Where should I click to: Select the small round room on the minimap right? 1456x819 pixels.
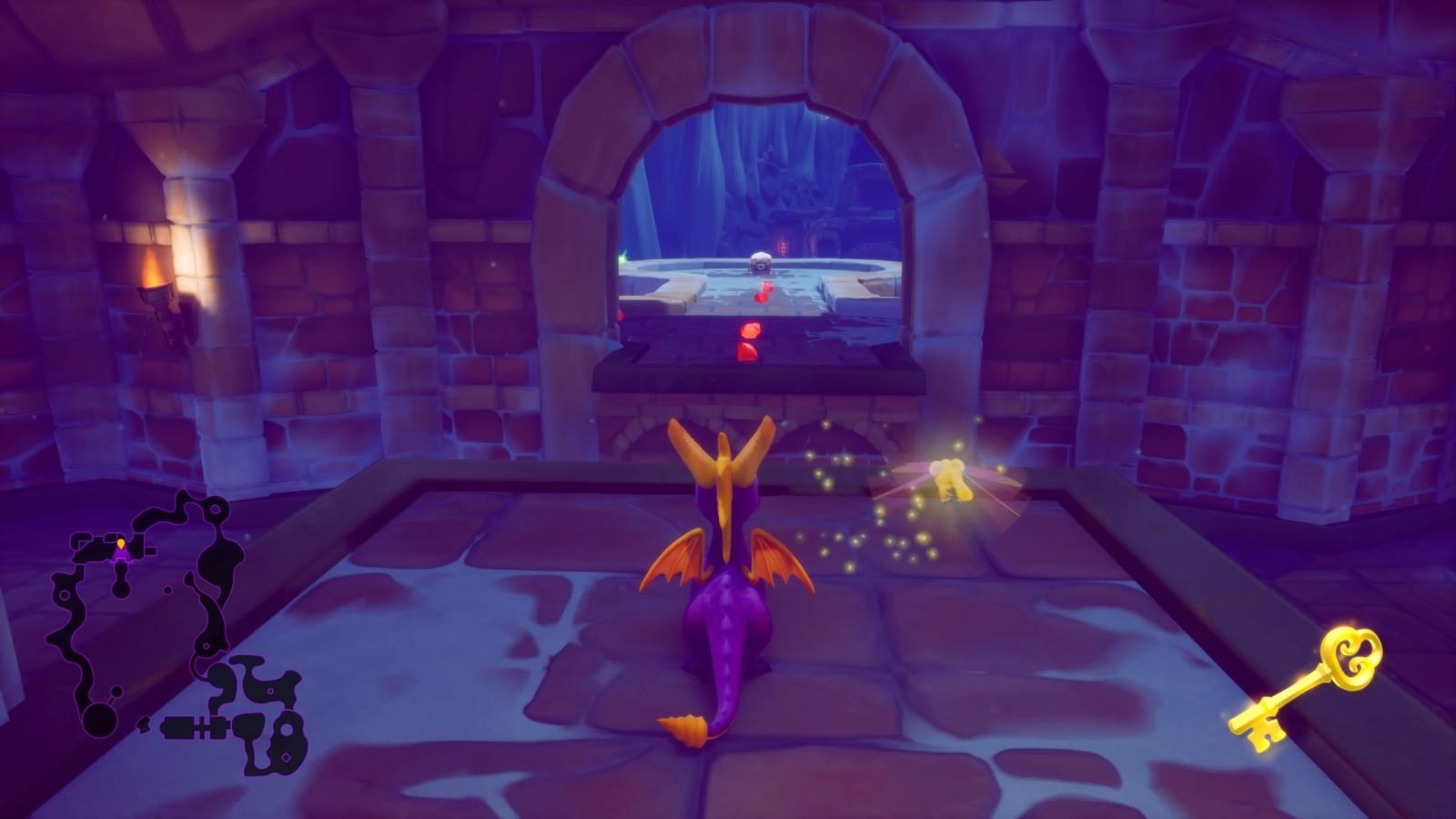(288, 728)
